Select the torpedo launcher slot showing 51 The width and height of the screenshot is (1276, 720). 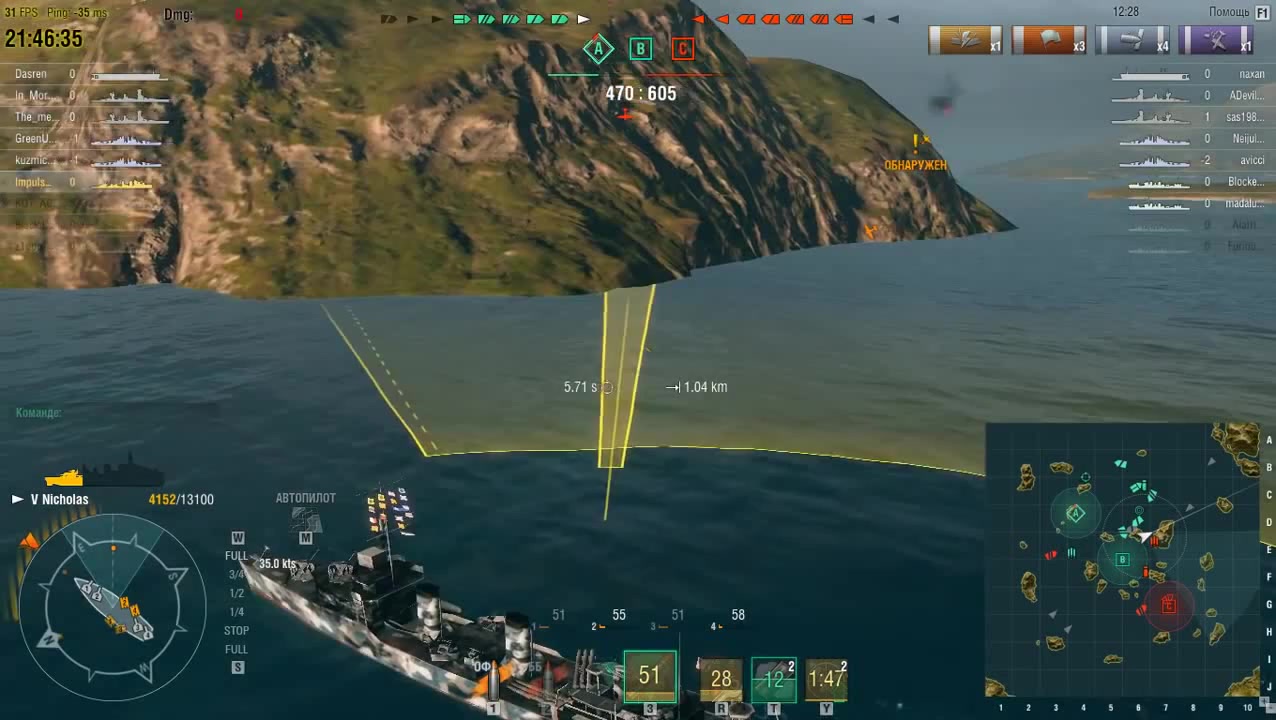point(650,677)
